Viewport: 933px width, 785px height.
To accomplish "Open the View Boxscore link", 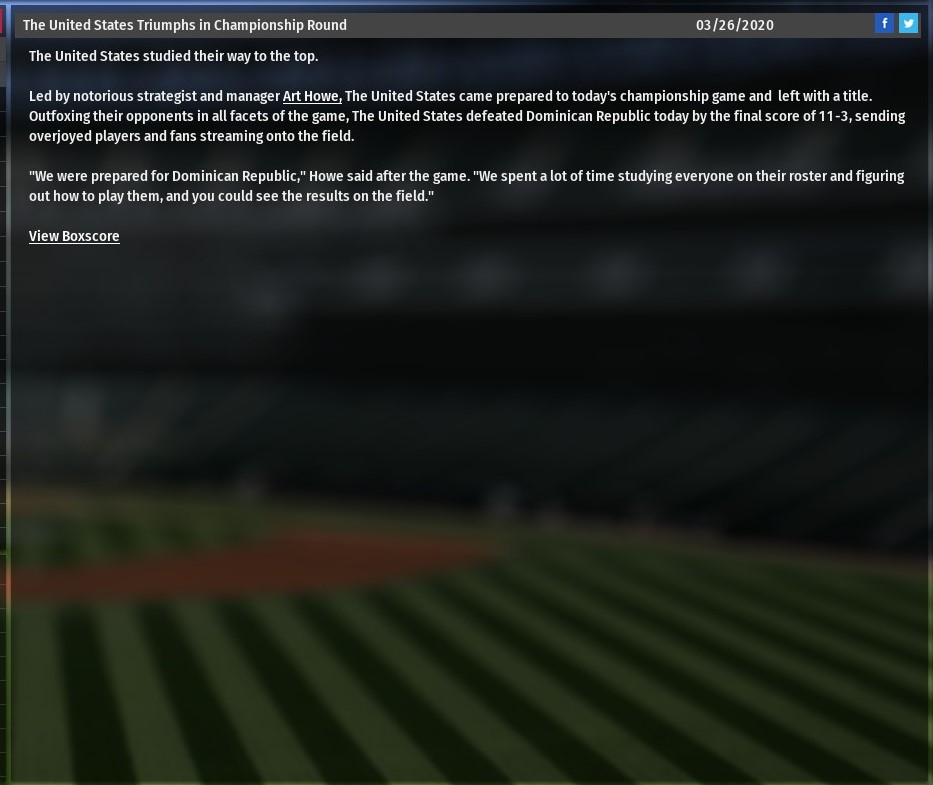I will [x=74, y=236].
